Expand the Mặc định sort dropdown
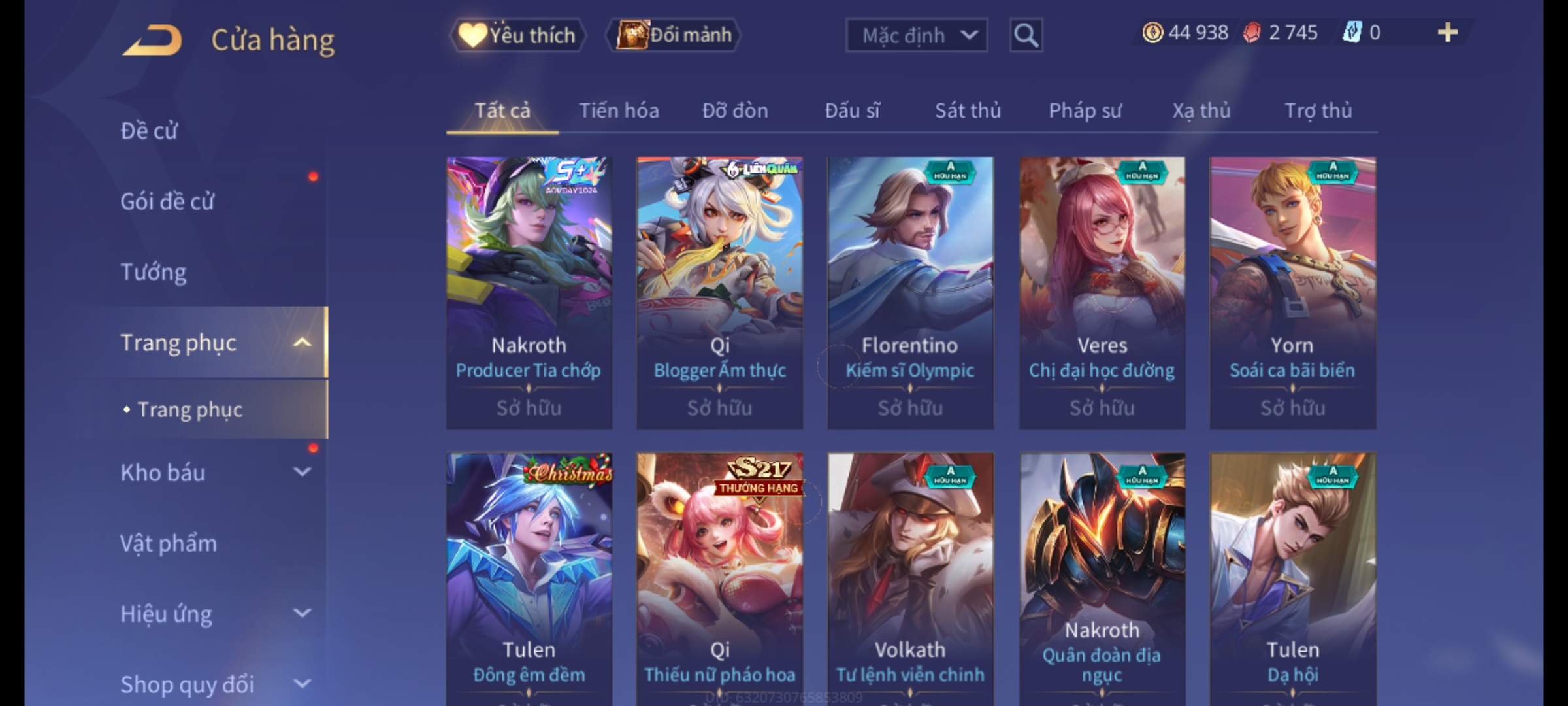Screen dimensions: 1568x706 point(916,35)
